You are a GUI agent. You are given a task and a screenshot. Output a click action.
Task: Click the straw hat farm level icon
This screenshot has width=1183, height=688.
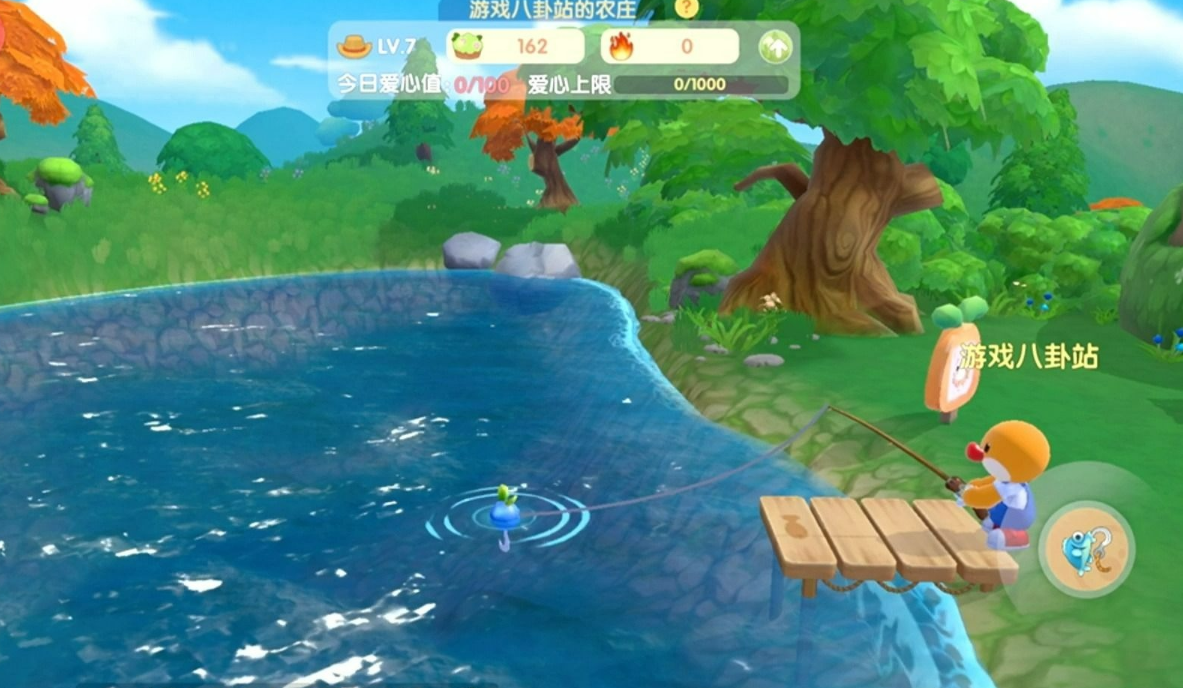(x=354, y=46)
